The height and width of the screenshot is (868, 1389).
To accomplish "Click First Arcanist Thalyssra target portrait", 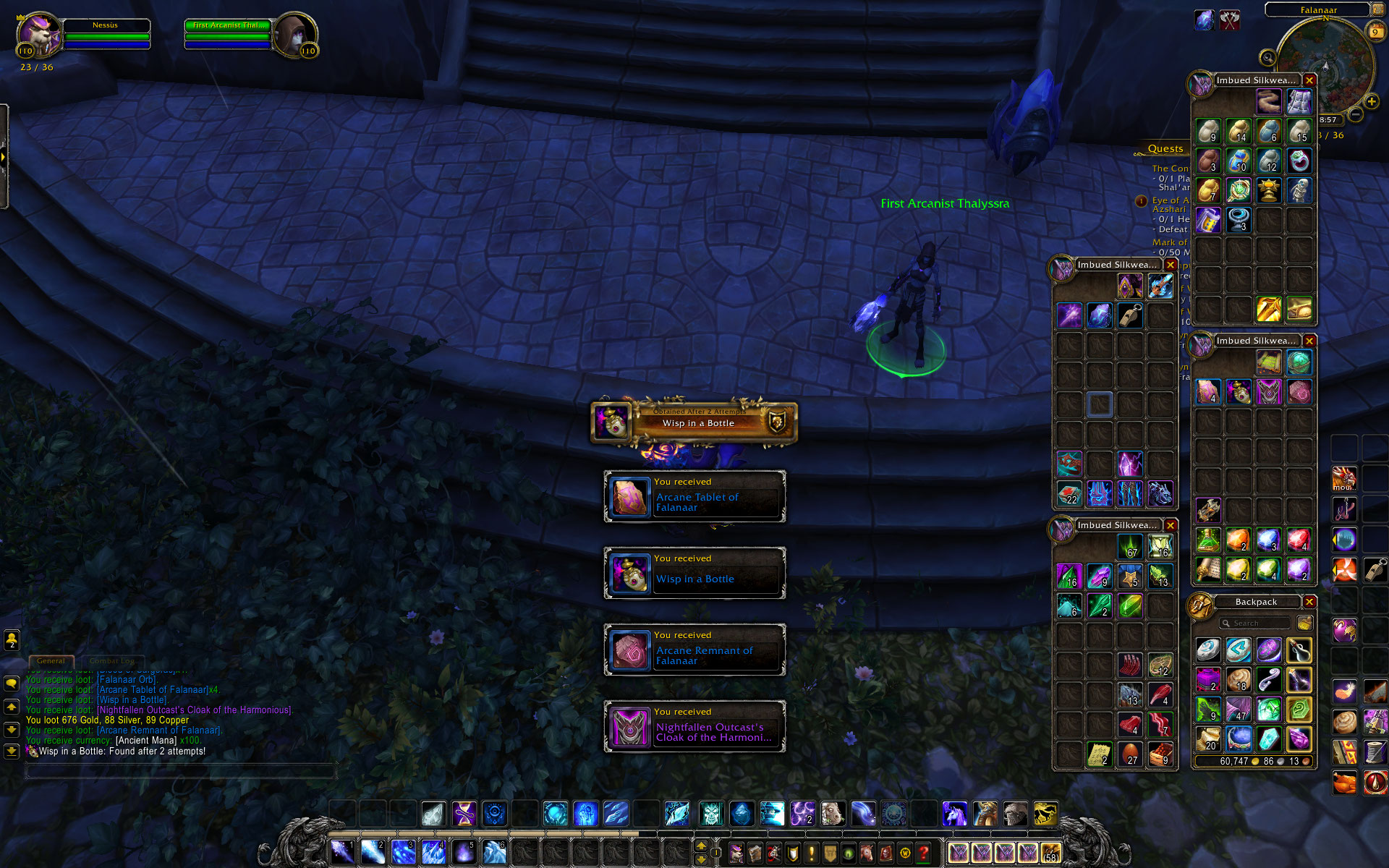I will coord(295,35).
